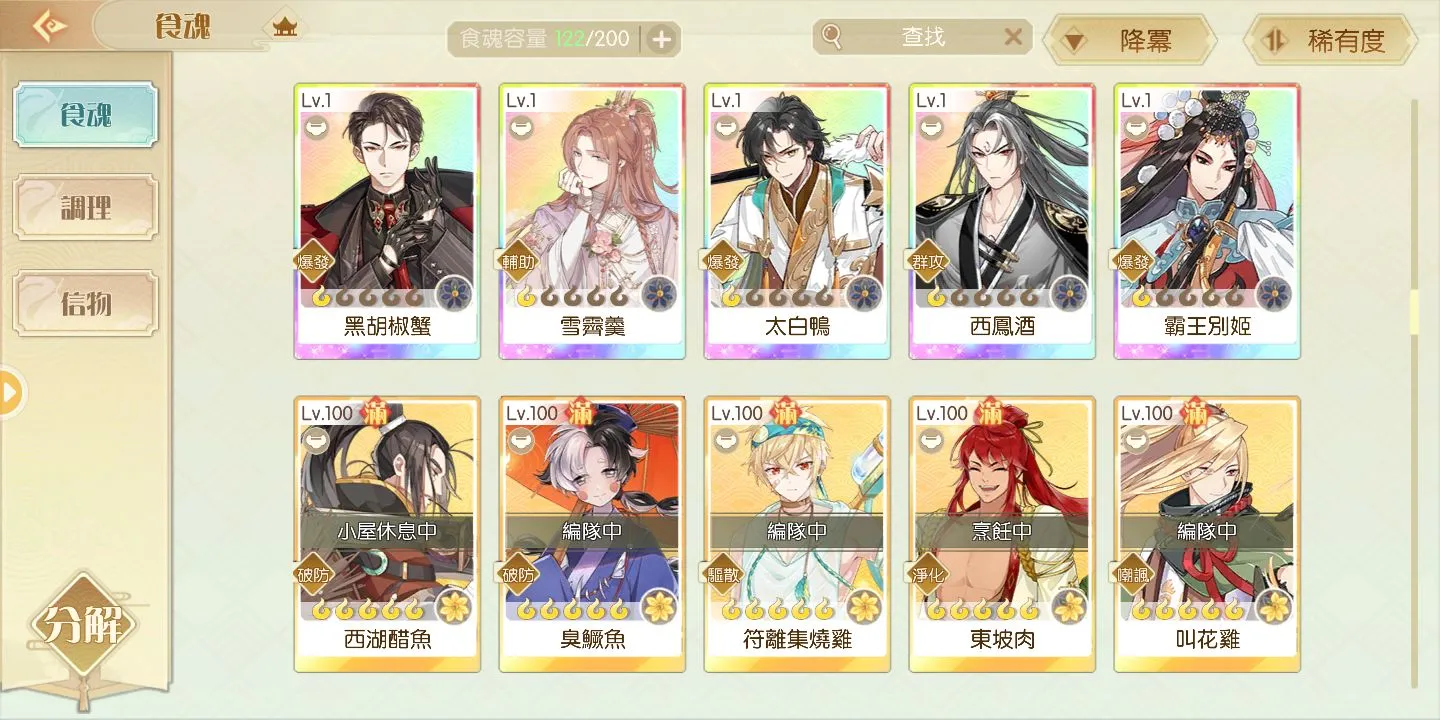Switch to the 食魂 tab
The width and height of the screenshot is (1440, 720).
pos(85,115)
